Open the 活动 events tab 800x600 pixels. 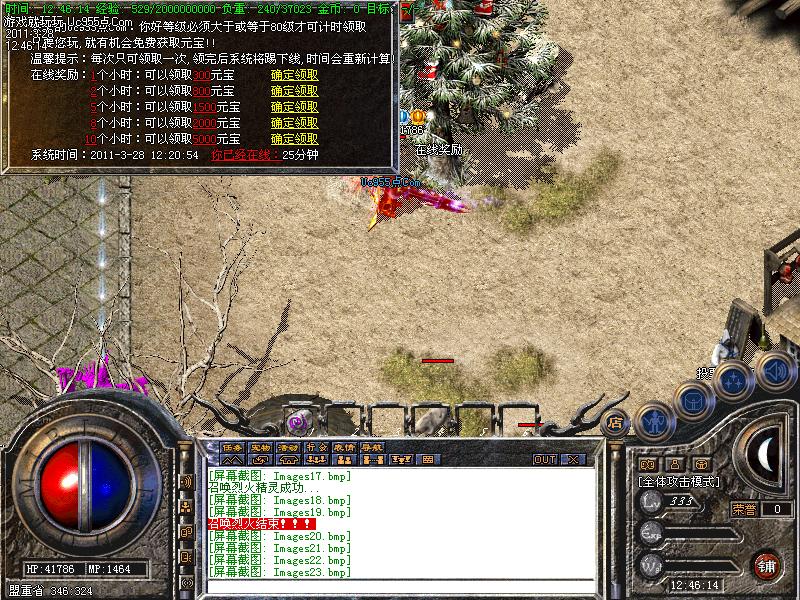[x=289, y=447]
